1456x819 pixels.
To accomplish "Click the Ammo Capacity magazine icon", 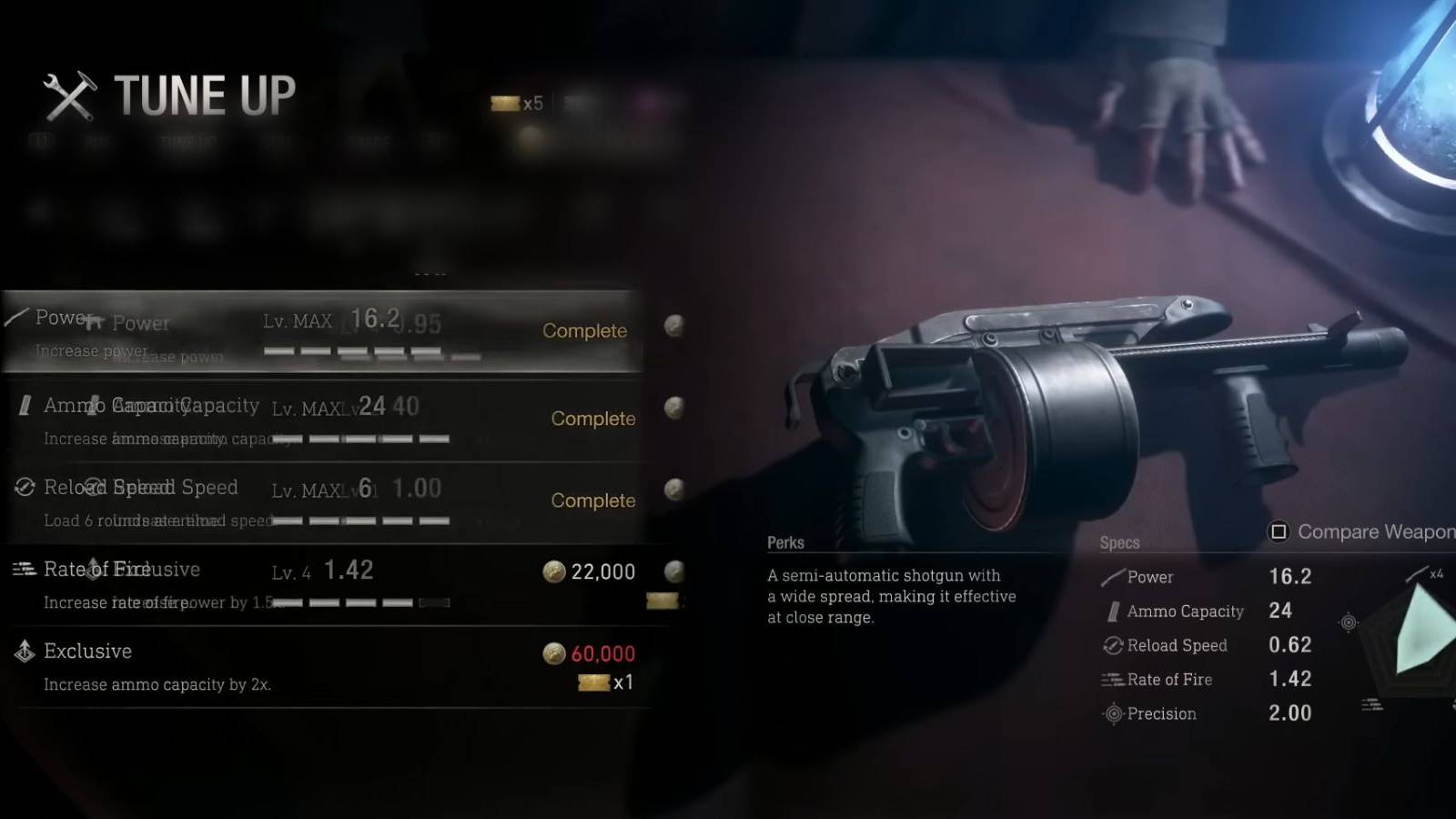I will [x=25, y=406].
